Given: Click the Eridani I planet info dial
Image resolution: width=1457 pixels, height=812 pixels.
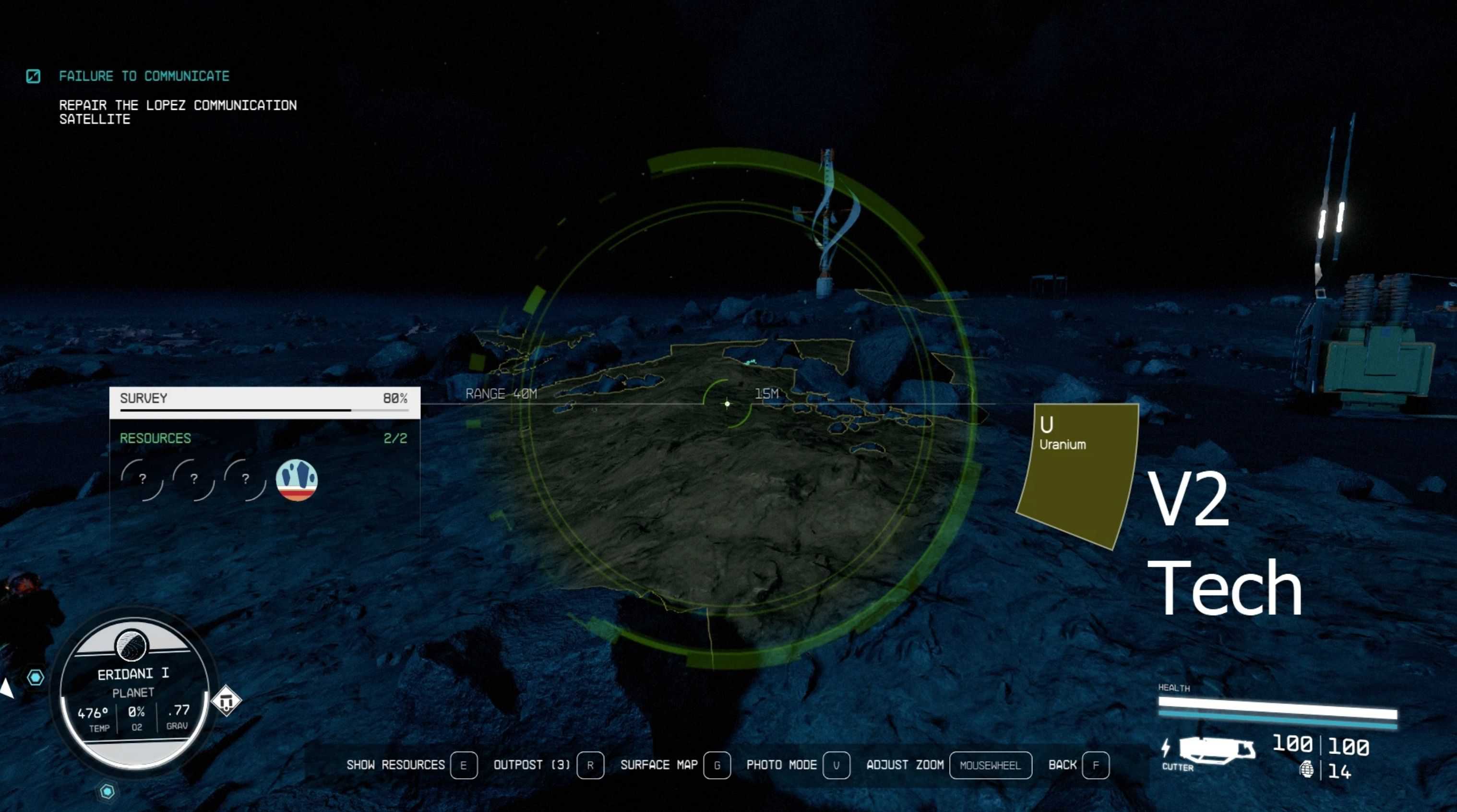Looking at the screenshot, I should tap(133, 693).
